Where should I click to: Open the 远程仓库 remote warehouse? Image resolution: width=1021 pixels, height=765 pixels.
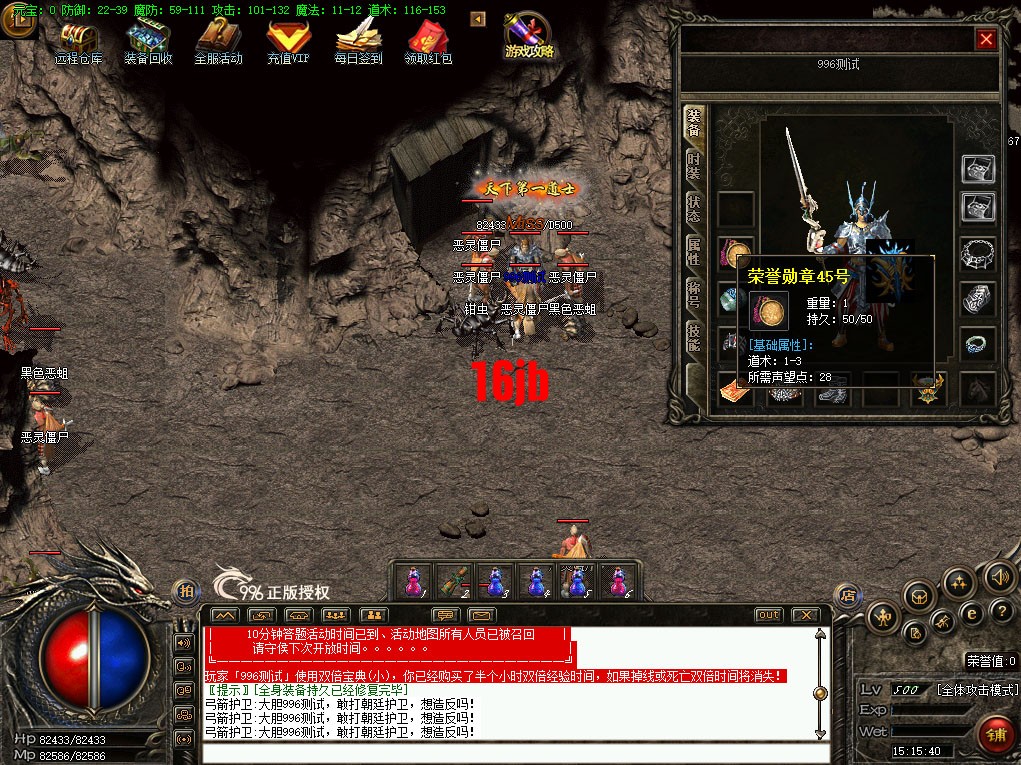(x=78, y=40)
